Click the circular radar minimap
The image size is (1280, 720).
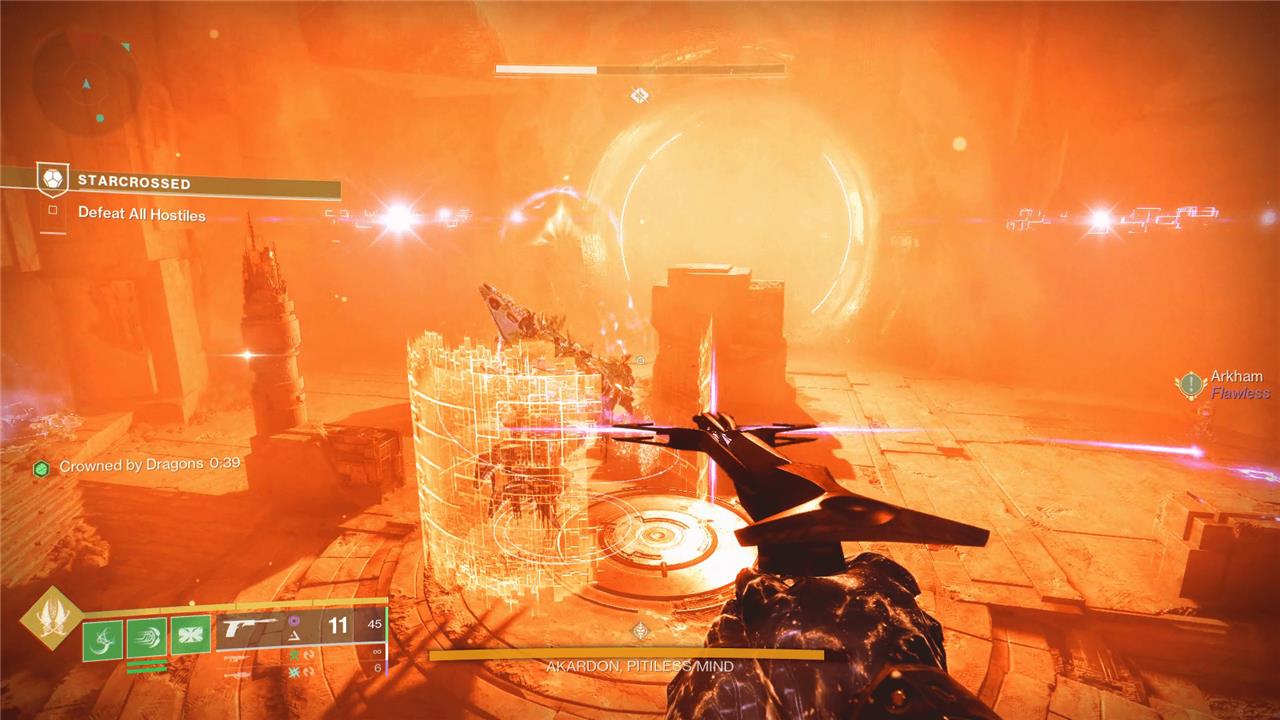pos(86,82)
